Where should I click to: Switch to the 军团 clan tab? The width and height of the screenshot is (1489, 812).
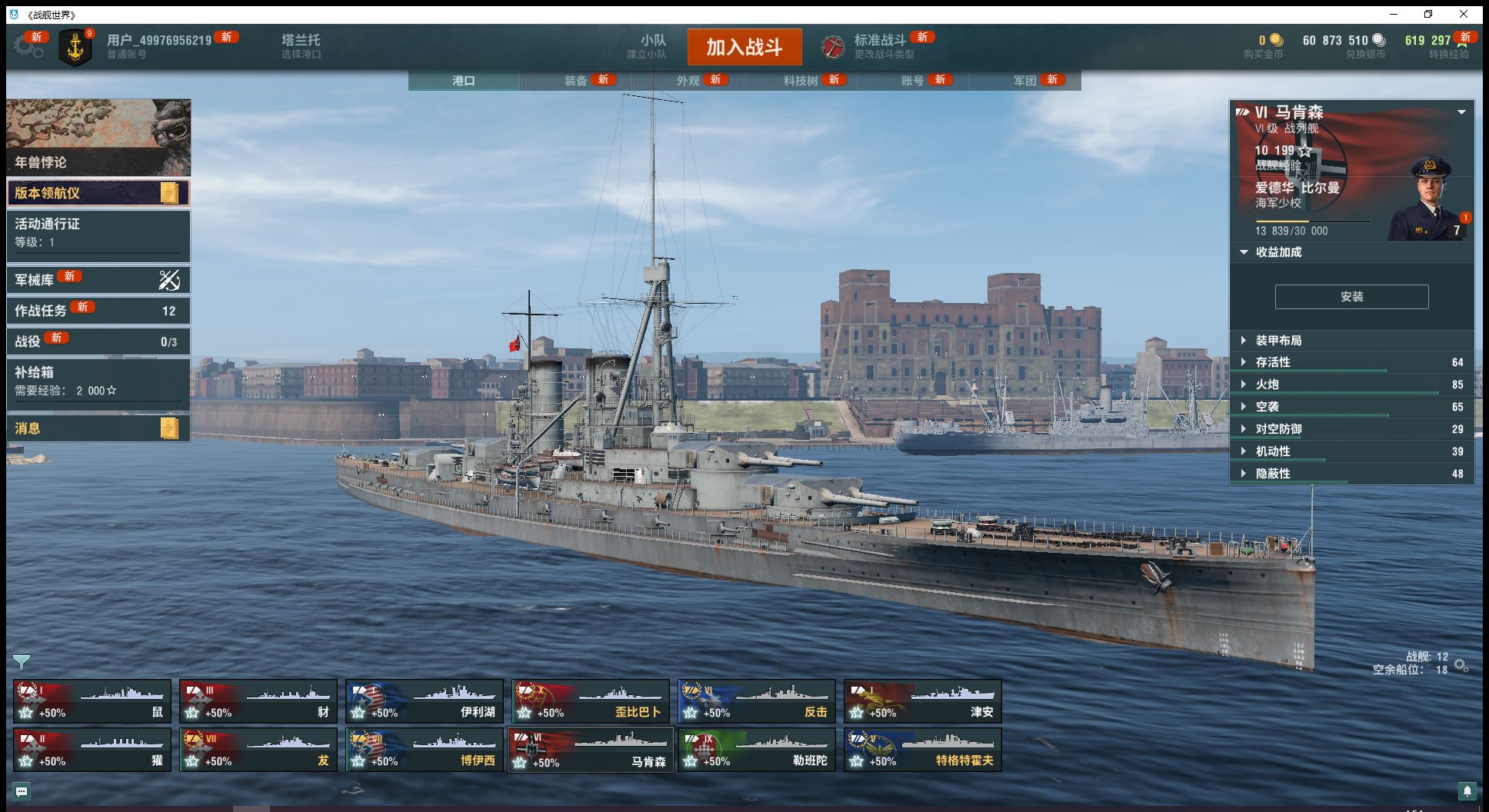1025,81
